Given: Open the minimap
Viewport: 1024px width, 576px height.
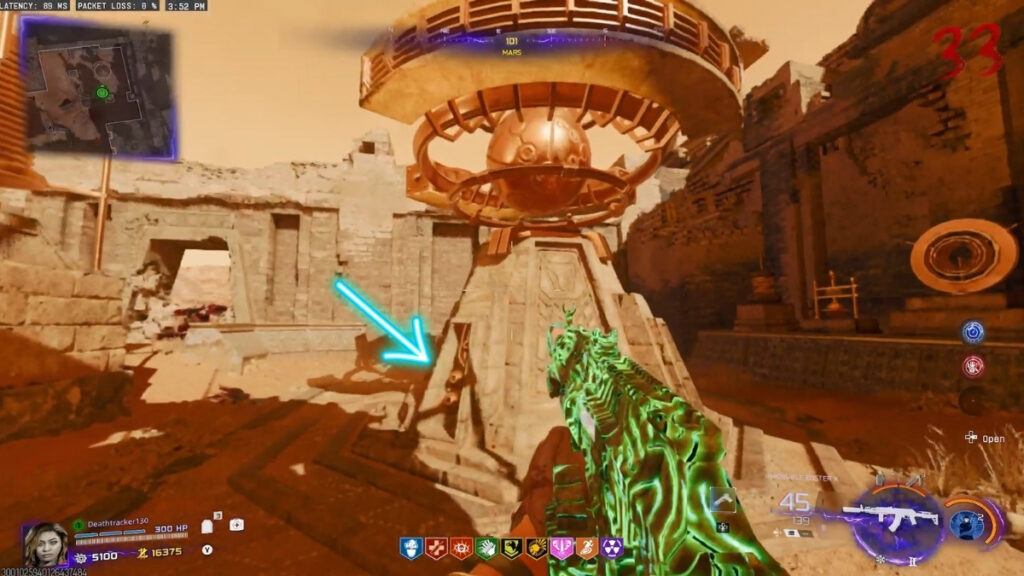Looking at the screenshot, I should pyautogui.click(x=100, y=91).
